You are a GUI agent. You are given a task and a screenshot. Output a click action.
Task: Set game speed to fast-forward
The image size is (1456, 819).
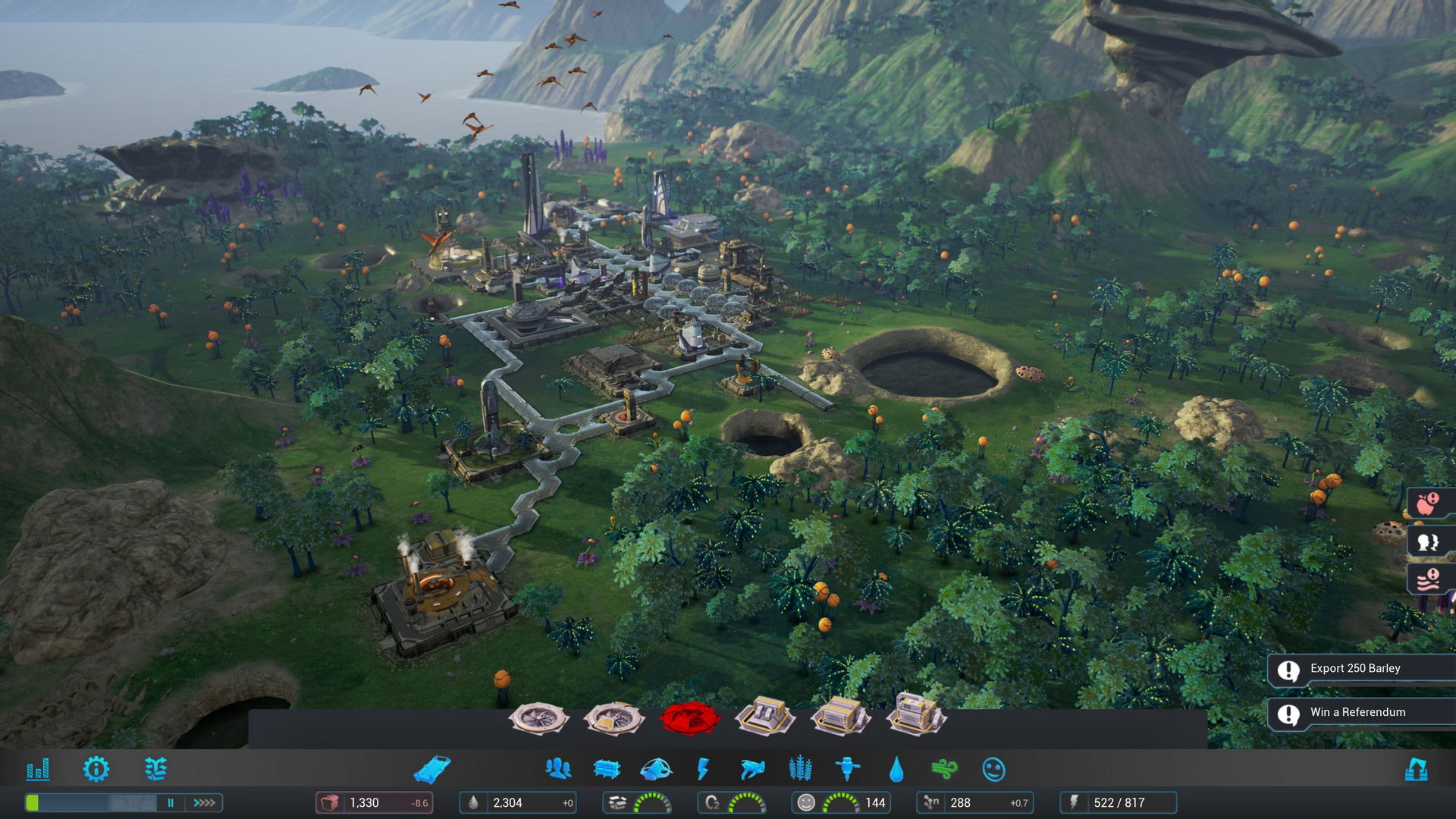[x=204, y=802]
